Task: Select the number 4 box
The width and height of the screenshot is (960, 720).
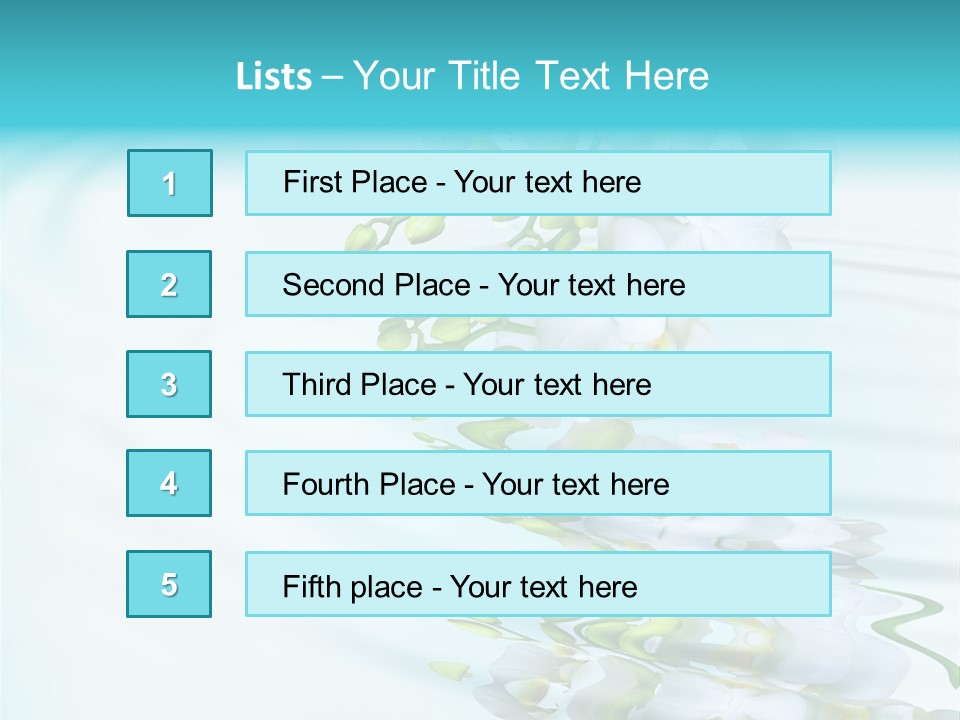Action: (x=169, y=483)
